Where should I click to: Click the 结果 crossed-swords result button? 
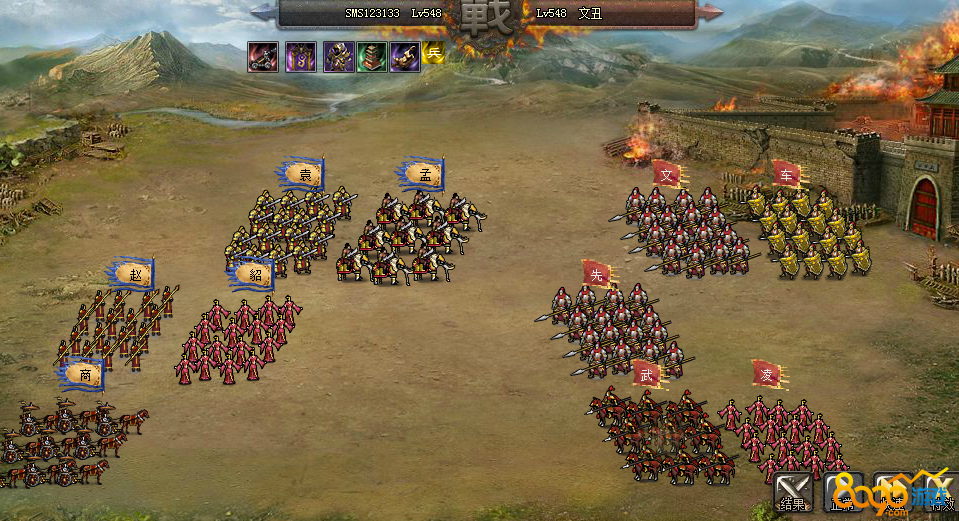tap(794, 492)
